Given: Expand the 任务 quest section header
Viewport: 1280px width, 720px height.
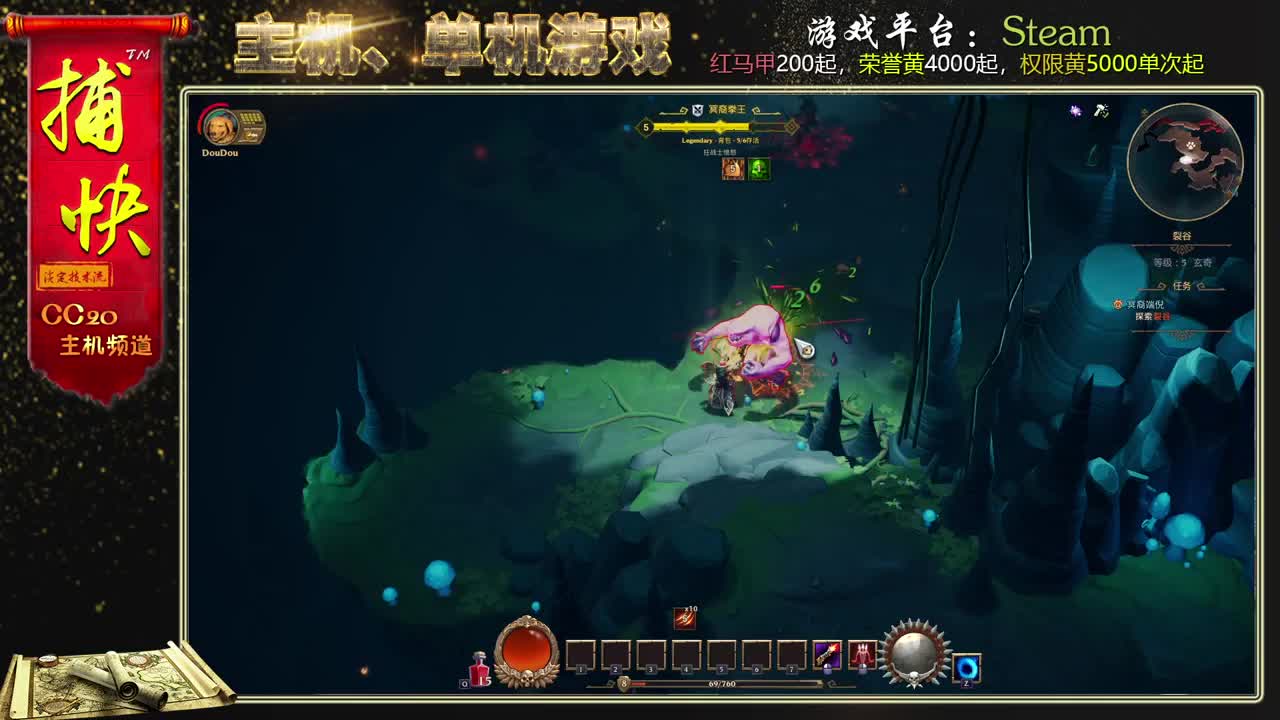Looking at the screenshot, I should (x=1181, y=285).
